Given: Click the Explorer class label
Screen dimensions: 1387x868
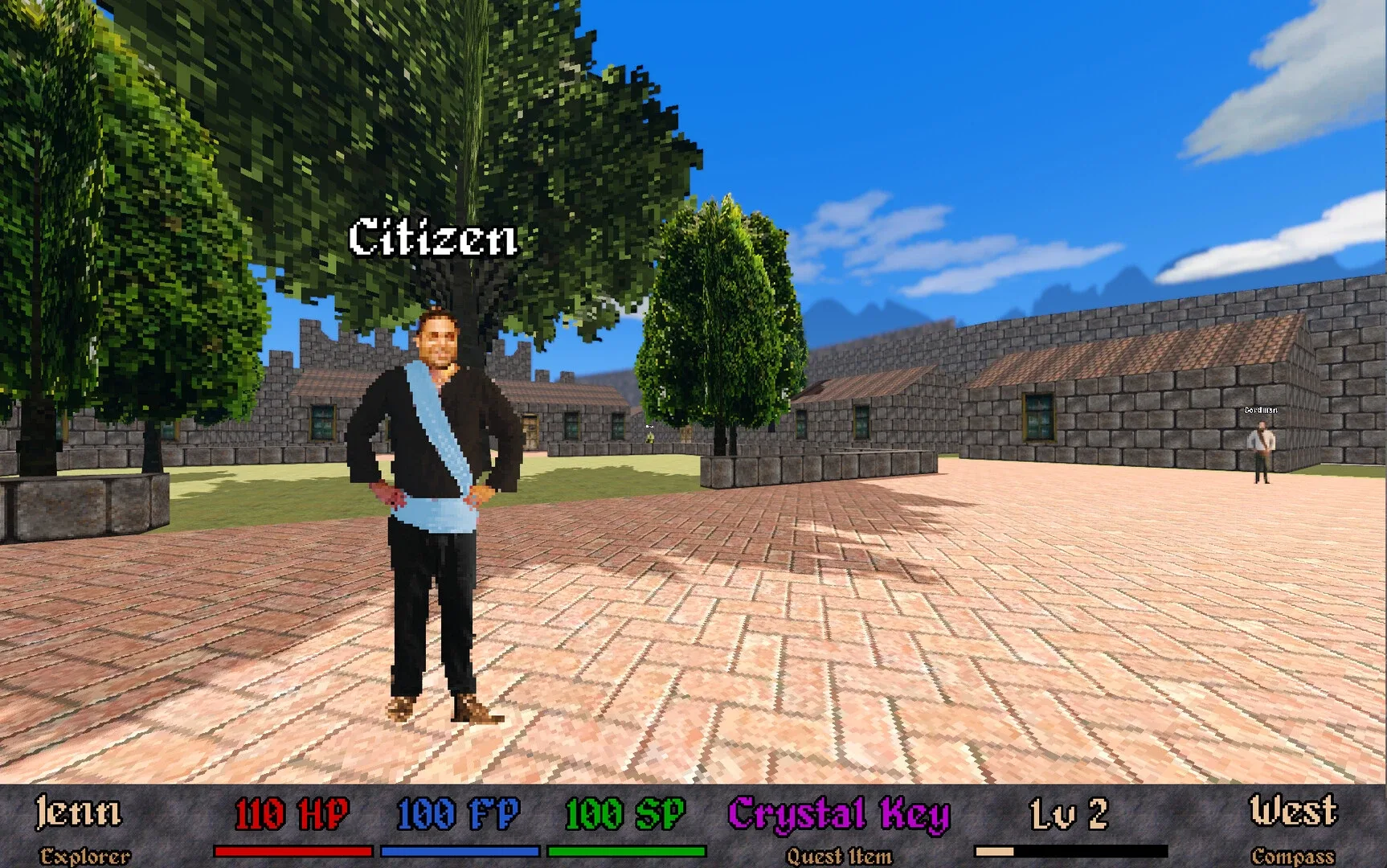Looking at the screenshot, I should [x=88, y=854].
